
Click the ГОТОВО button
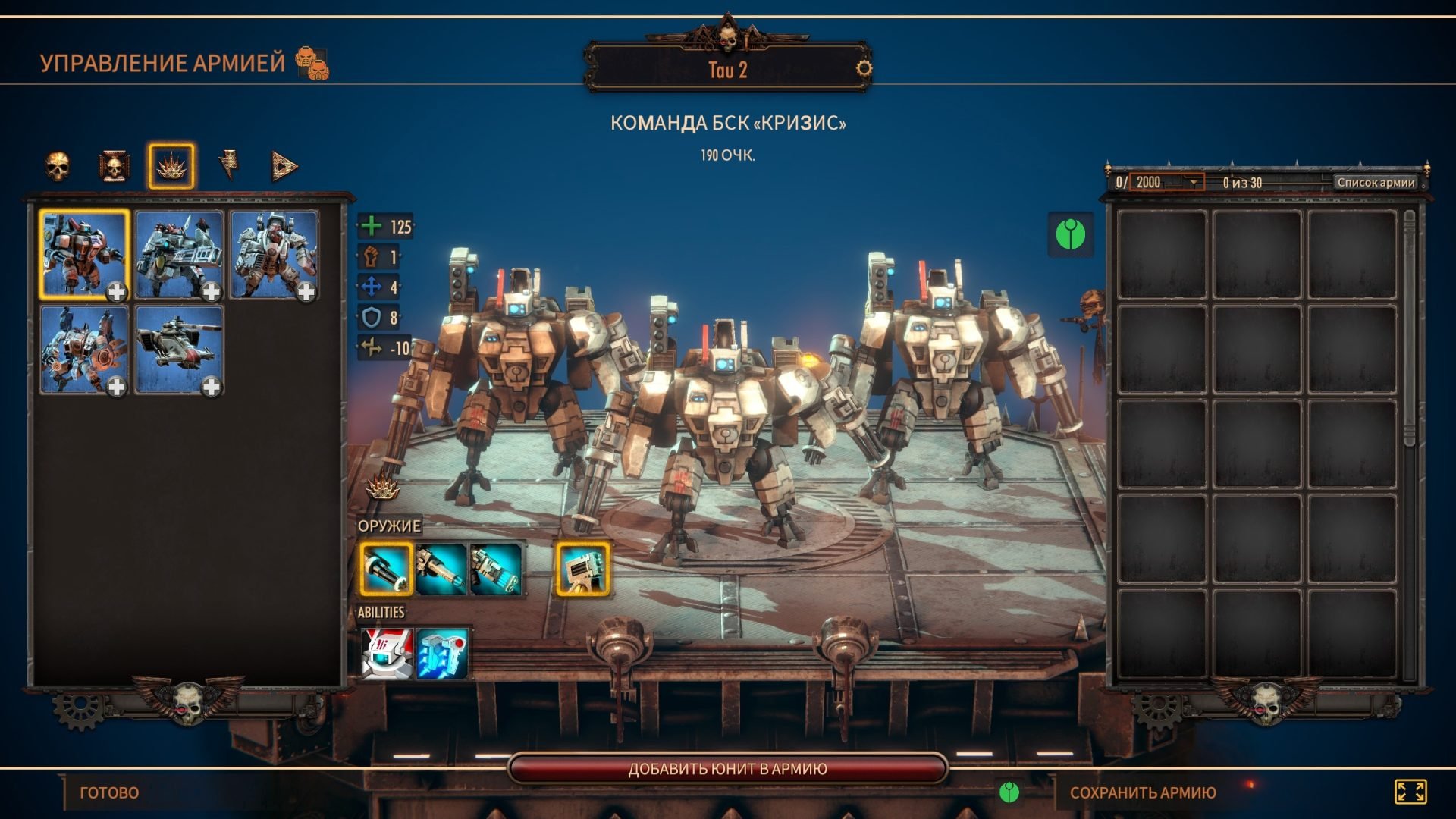click(109, 792)
